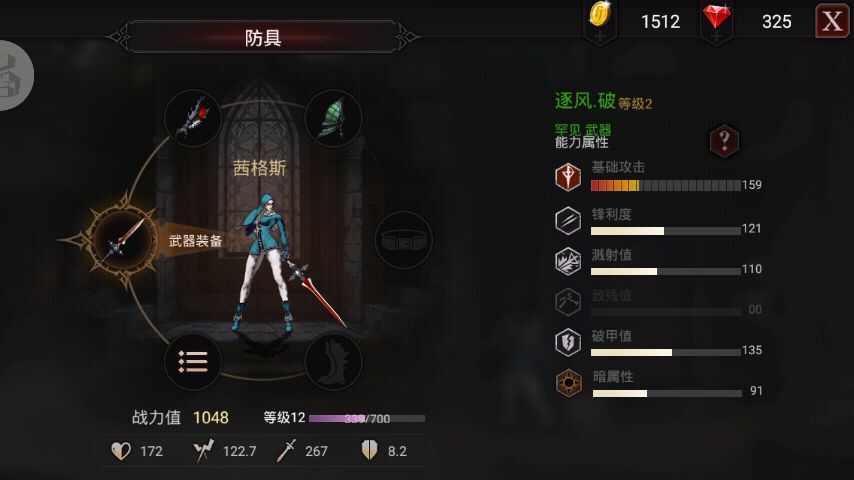Close the equipment screen with the X
854x480 pixels.
tap(833, 21)
